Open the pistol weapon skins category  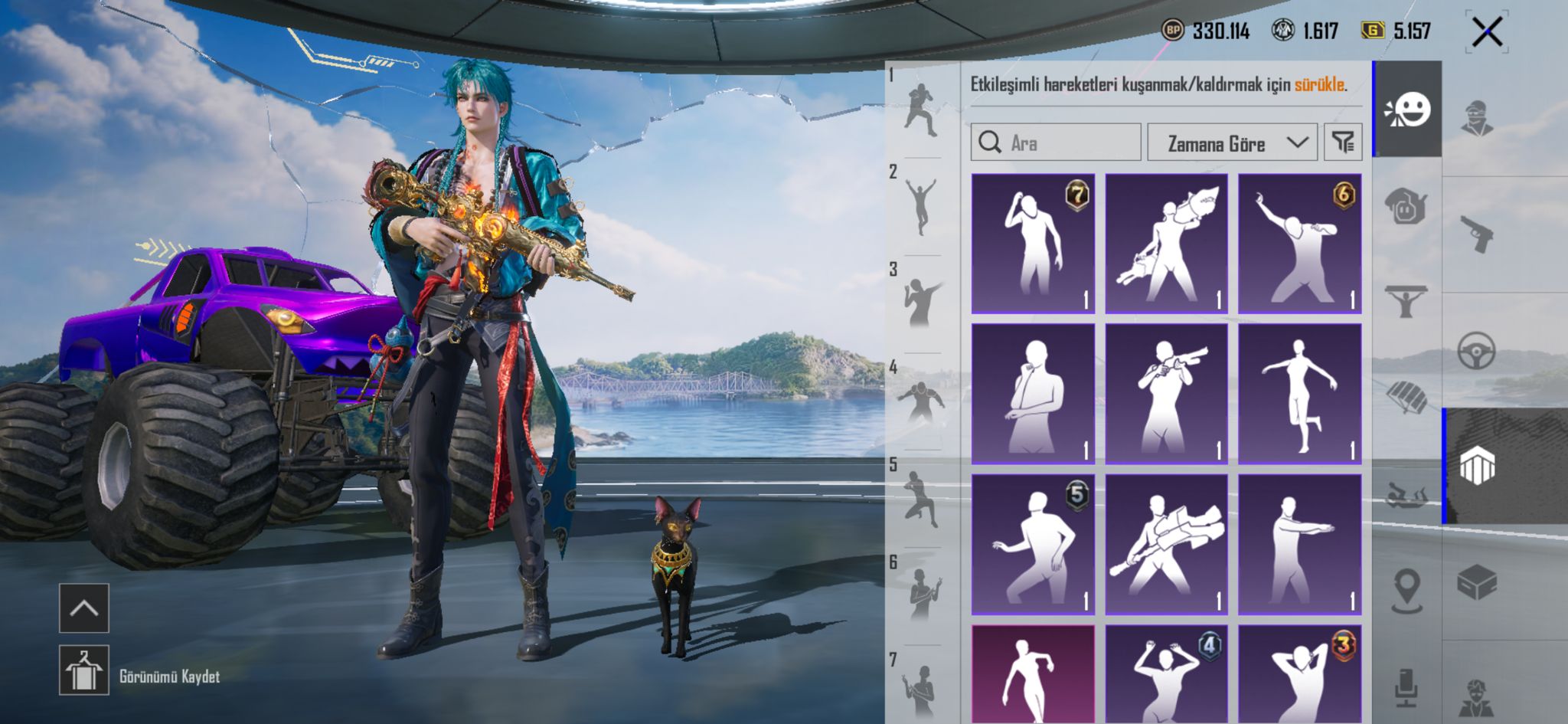1477,234
